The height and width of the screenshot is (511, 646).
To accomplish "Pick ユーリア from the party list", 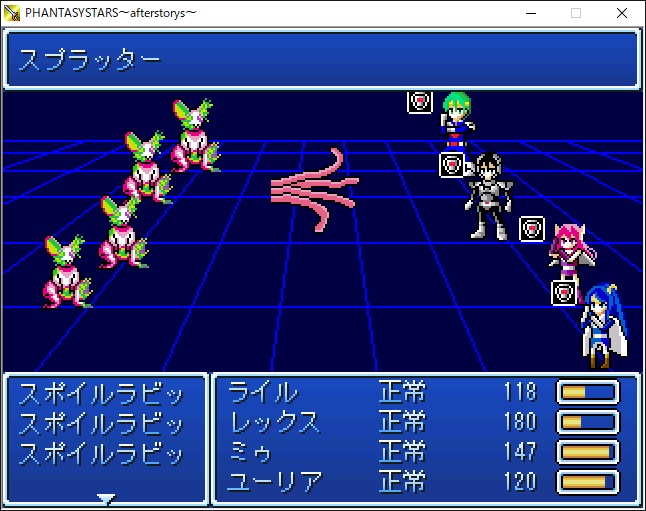I will coord(275,482).
